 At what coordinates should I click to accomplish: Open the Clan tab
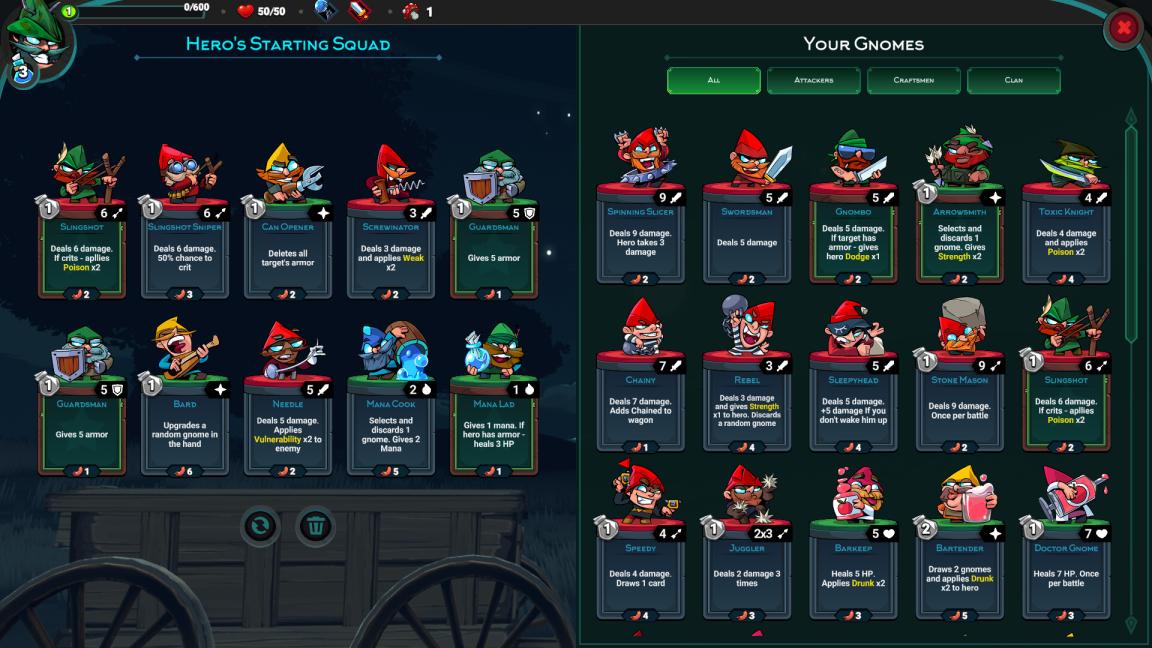tap(1013, 80)
